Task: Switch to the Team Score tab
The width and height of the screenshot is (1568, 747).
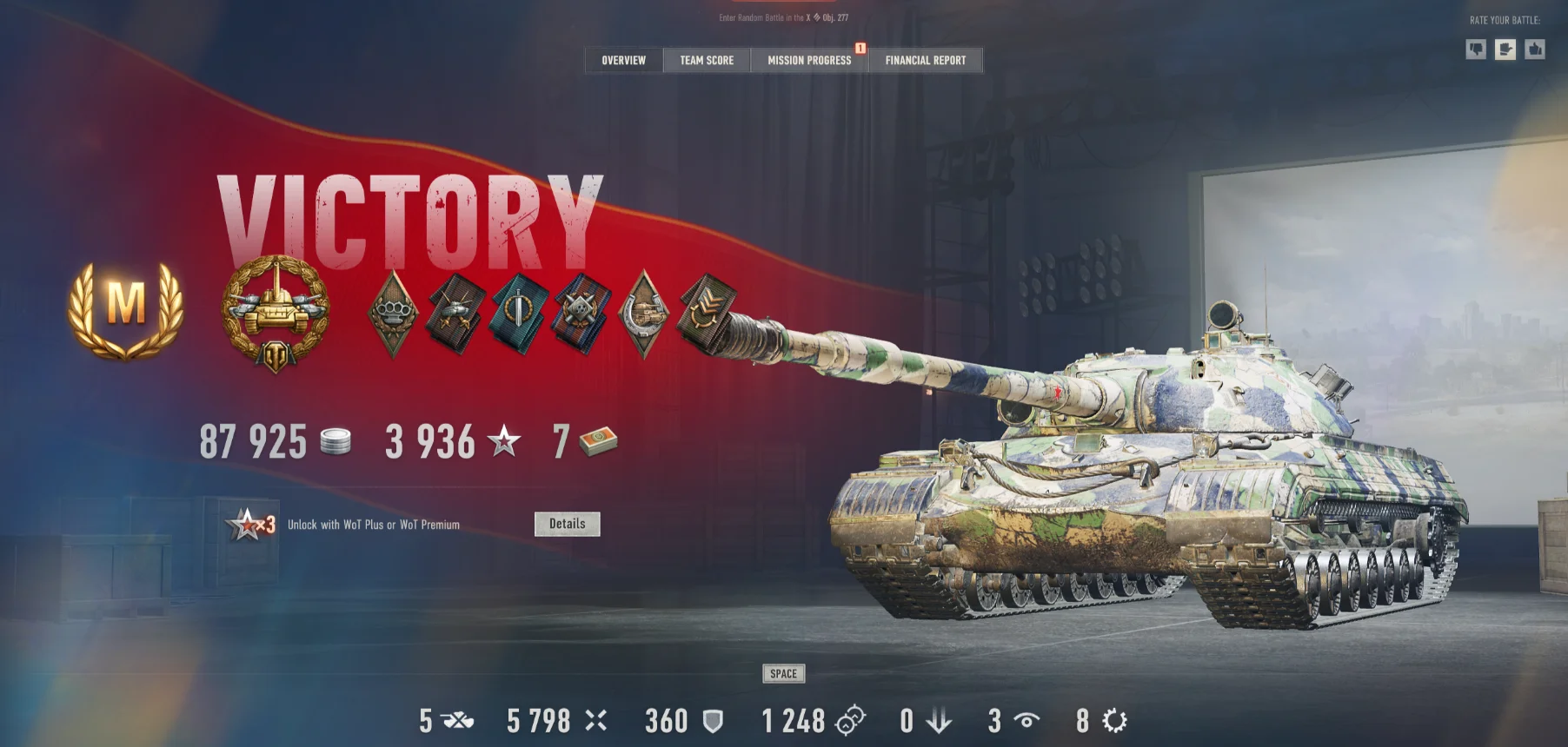Action: [x=706, y=60]
